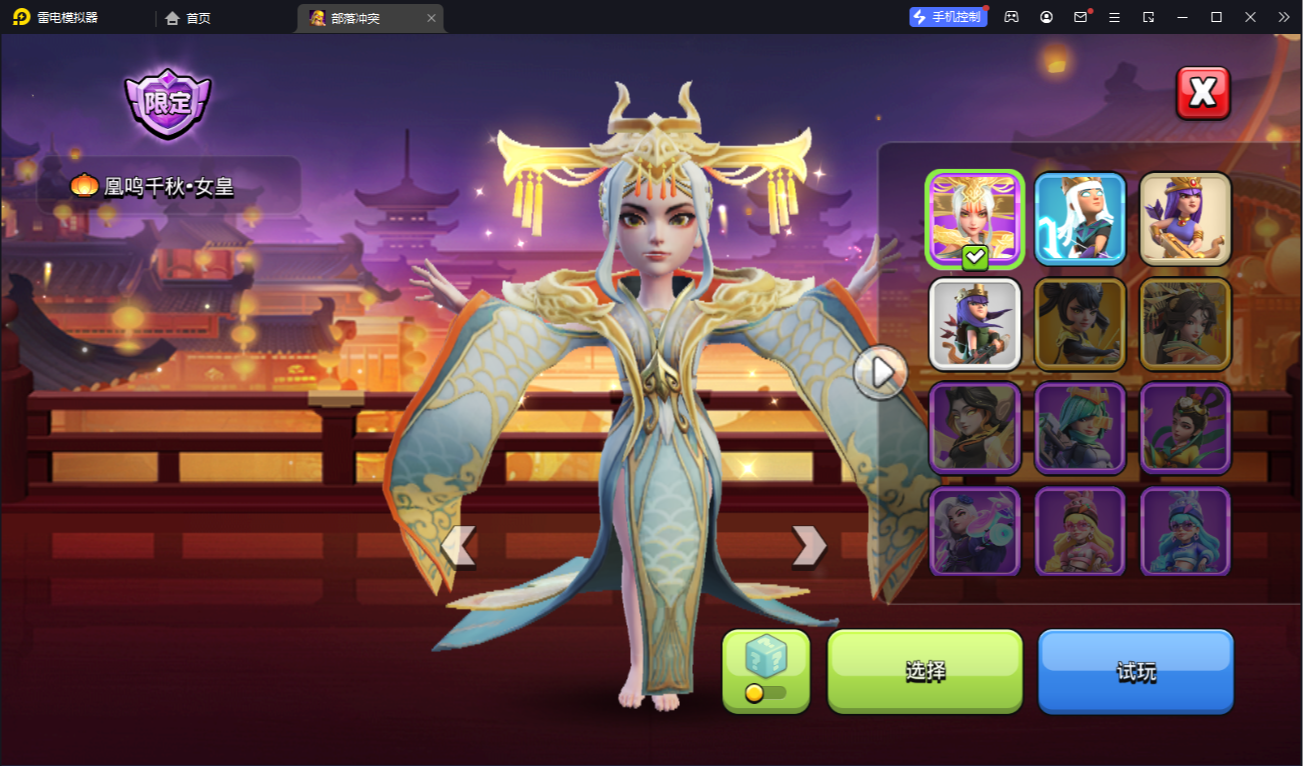Viewport: 1303px width, 766px height.
Task: Pick the purple-haired queen on beige background
Action: [1185, 220]
